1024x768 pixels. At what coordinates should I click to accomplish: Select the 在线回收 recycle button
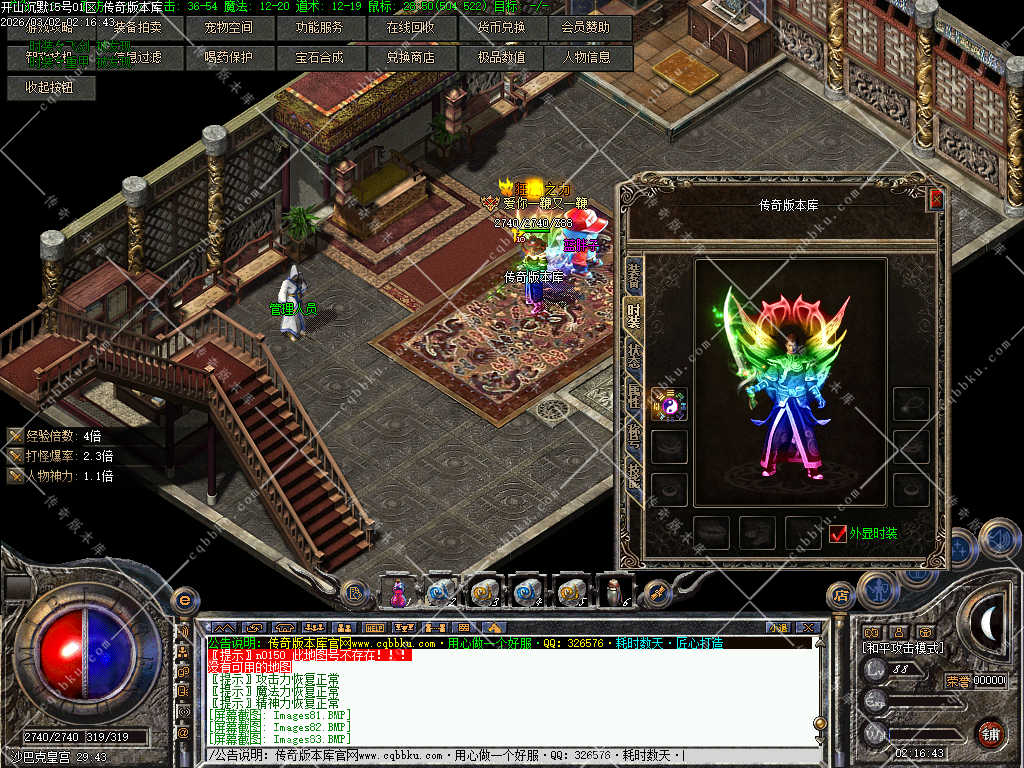[410, 28]
